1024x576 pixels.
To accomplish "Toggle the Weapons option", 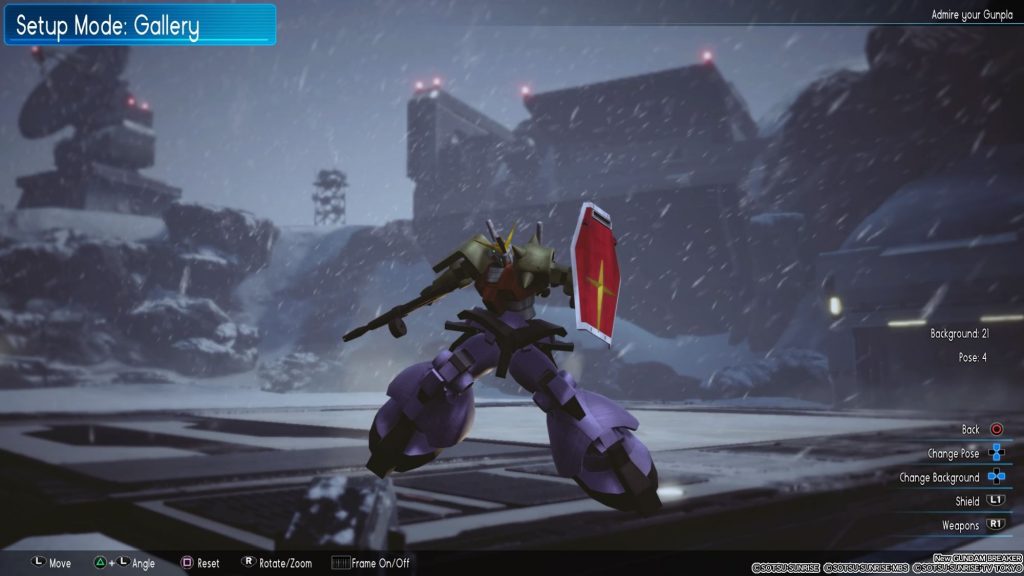I will 960,526.
